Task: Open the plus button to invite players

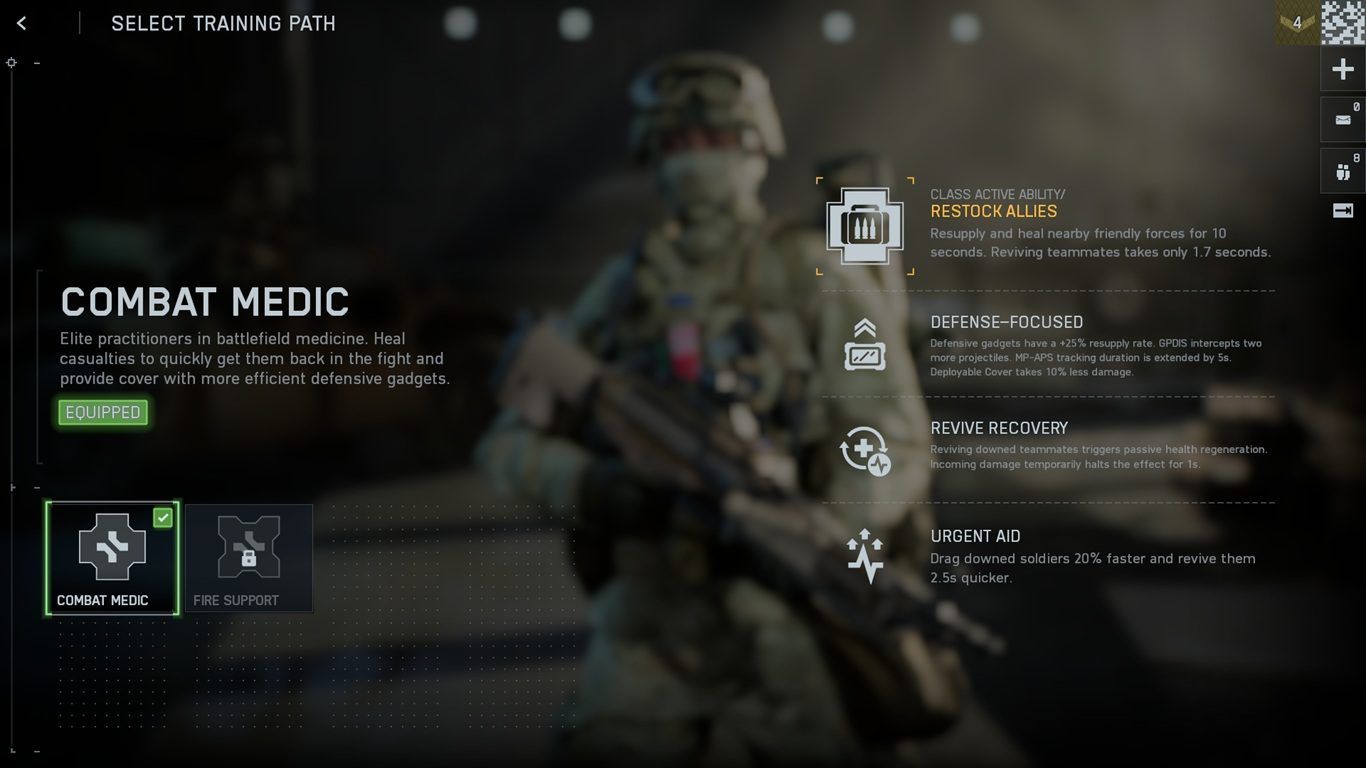Action: pos(1343,69)
